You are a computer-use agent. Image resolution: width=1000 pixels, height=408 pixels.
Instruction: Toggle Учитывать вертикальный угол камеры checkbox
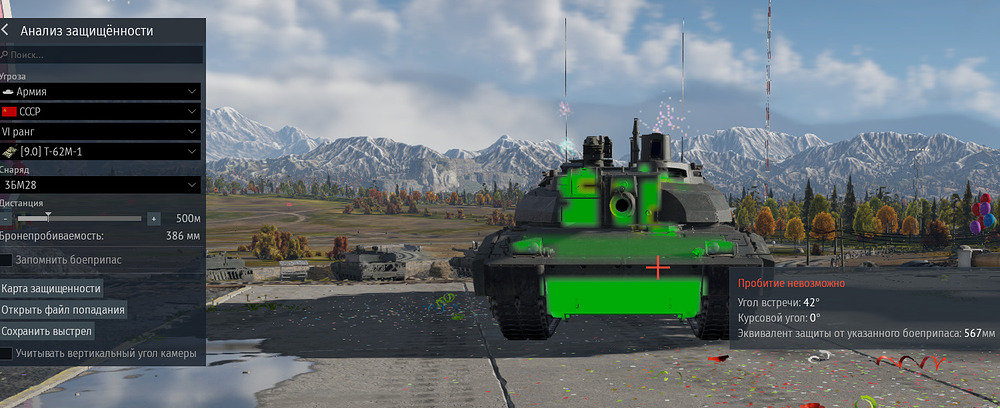7,353
